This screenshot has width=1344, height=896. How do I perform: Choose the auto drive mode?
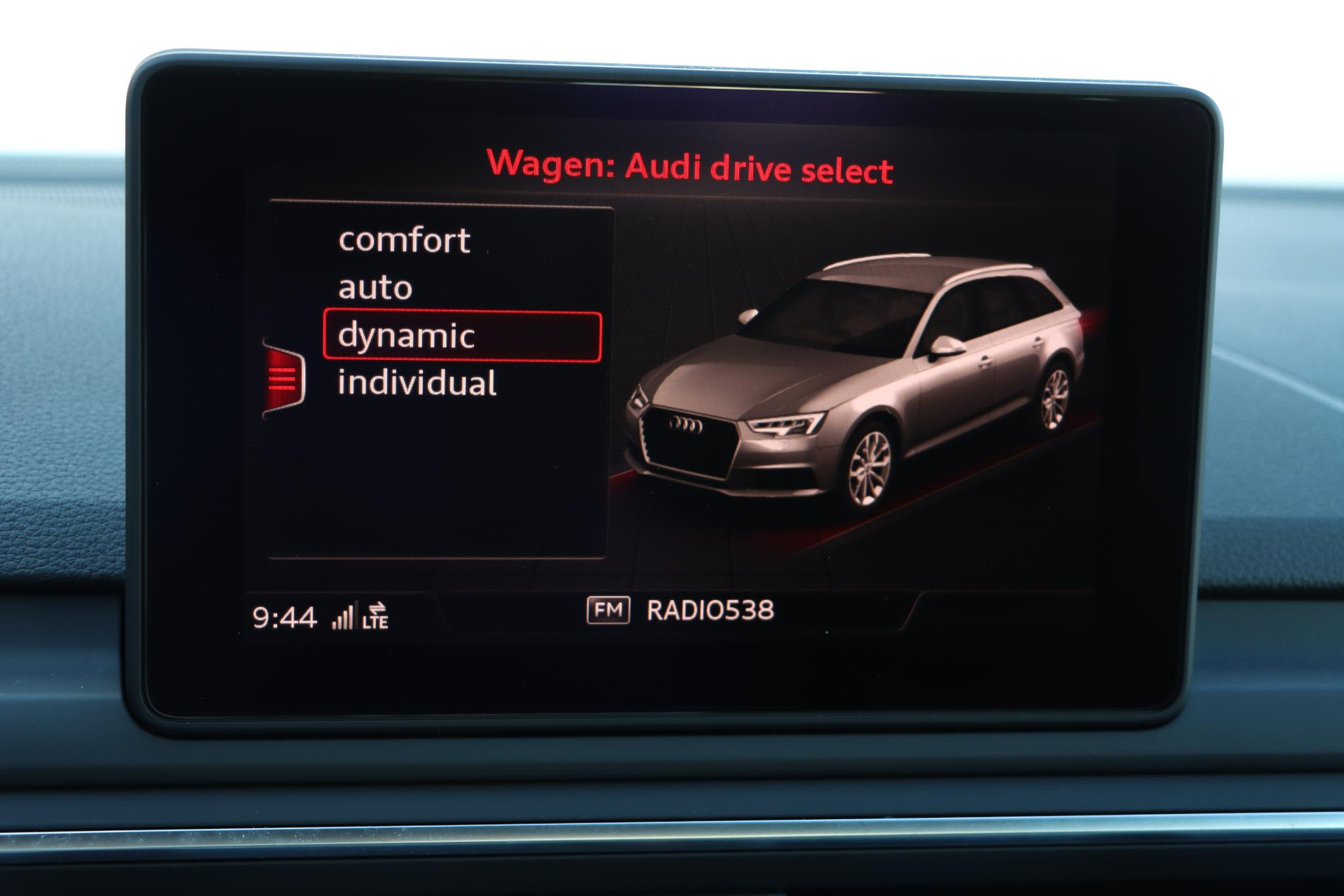[x=376, y=288]
